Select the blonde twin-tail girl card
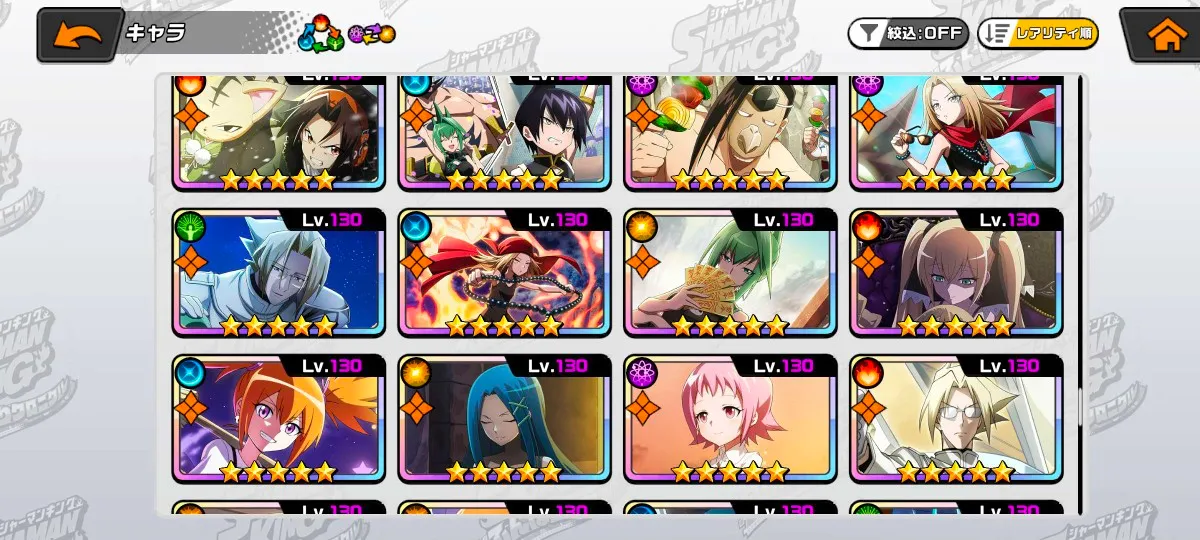Viewport: 1200px width, 540px height. 956,272
